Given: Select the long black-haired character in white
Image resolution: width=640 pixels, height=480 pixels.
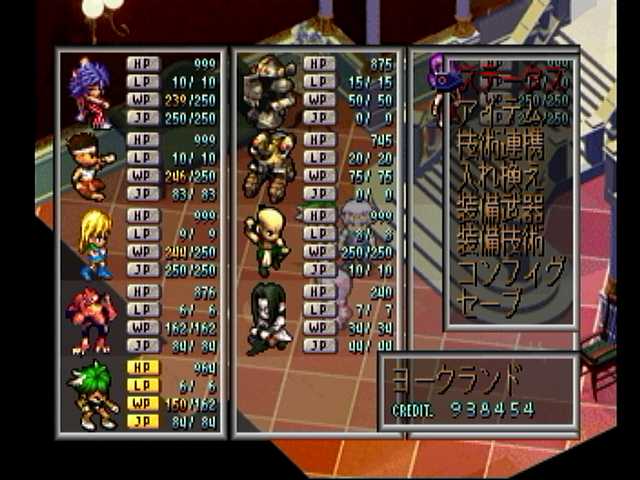Looking at the screenshot, I should (x=266, y=318).
